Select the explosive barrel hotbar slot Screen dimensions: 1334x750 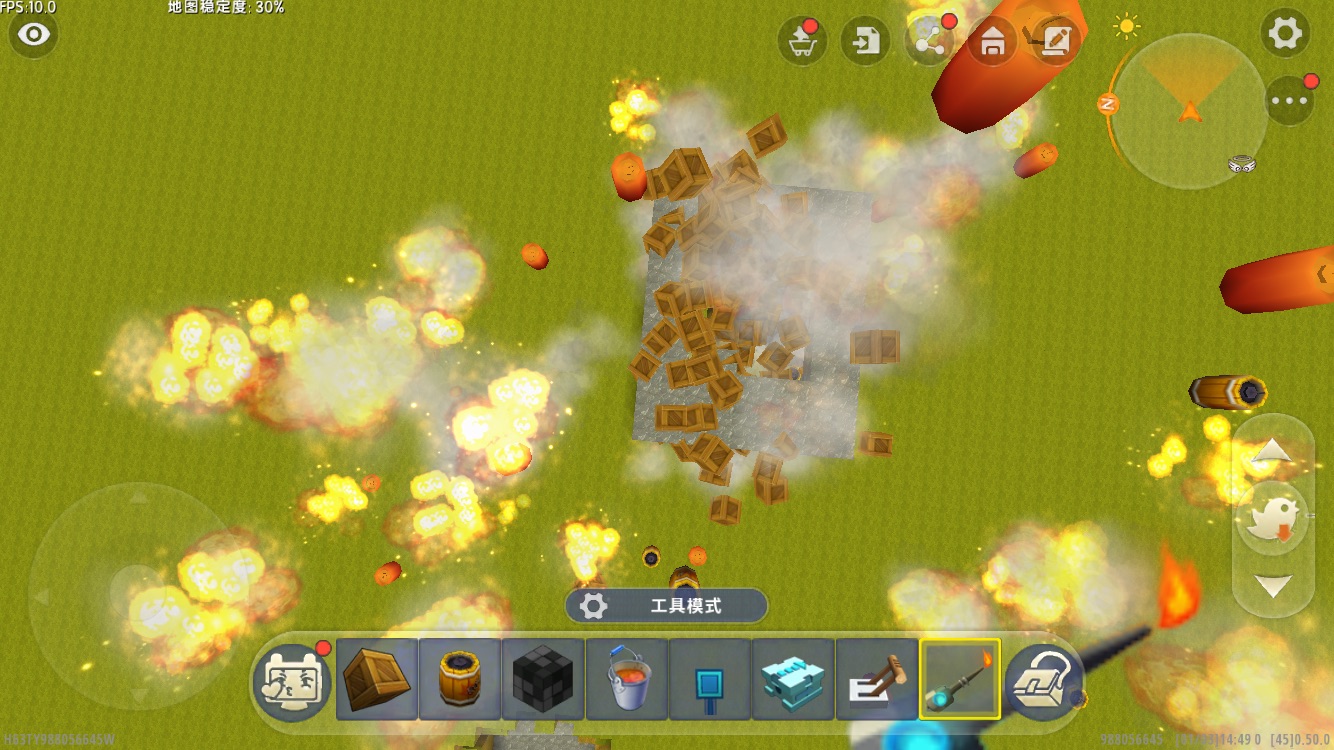(x=460, y=679)
